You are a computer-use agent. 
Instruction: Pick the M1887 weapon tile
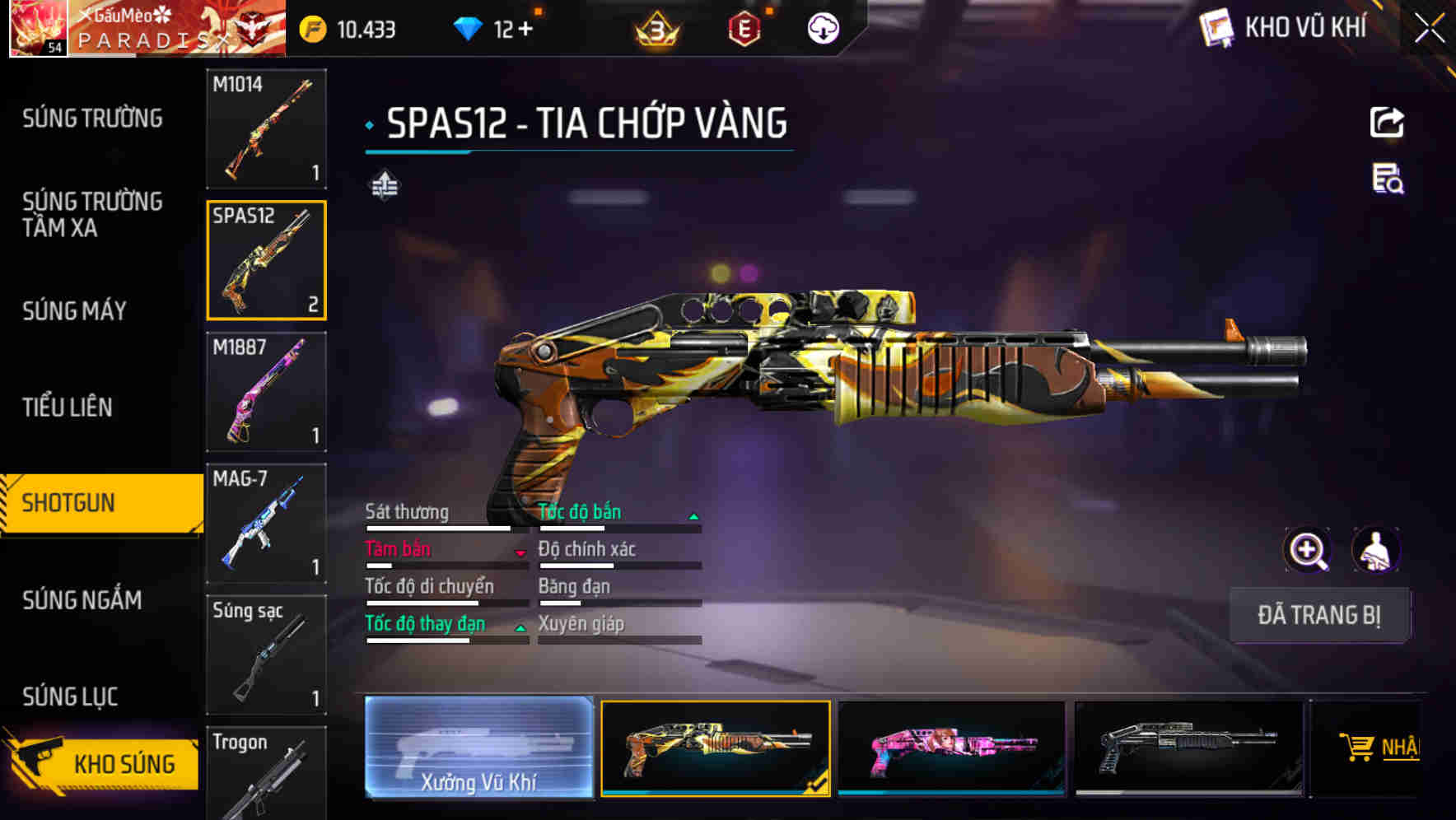pos(266,392)
